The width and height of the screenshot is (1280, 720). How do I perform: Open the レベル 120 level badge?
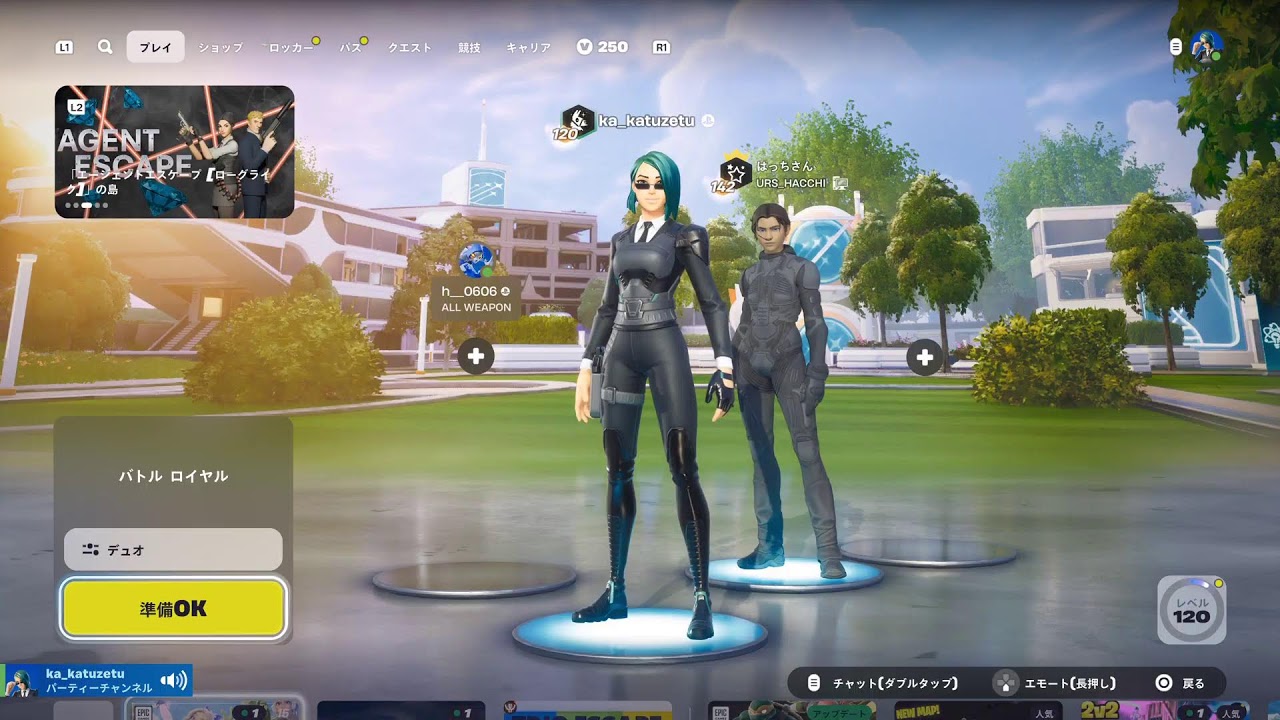[x=1191, y=609]
